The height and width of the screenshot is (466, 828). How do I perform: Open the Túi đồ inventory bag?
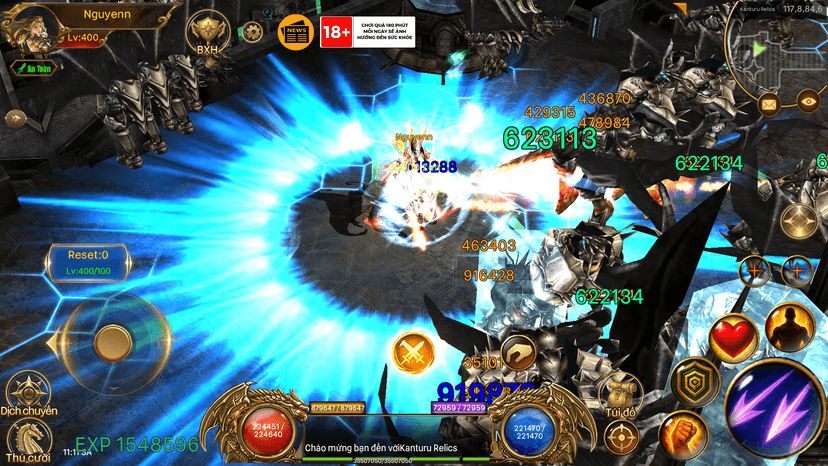(x=620, y=391)
